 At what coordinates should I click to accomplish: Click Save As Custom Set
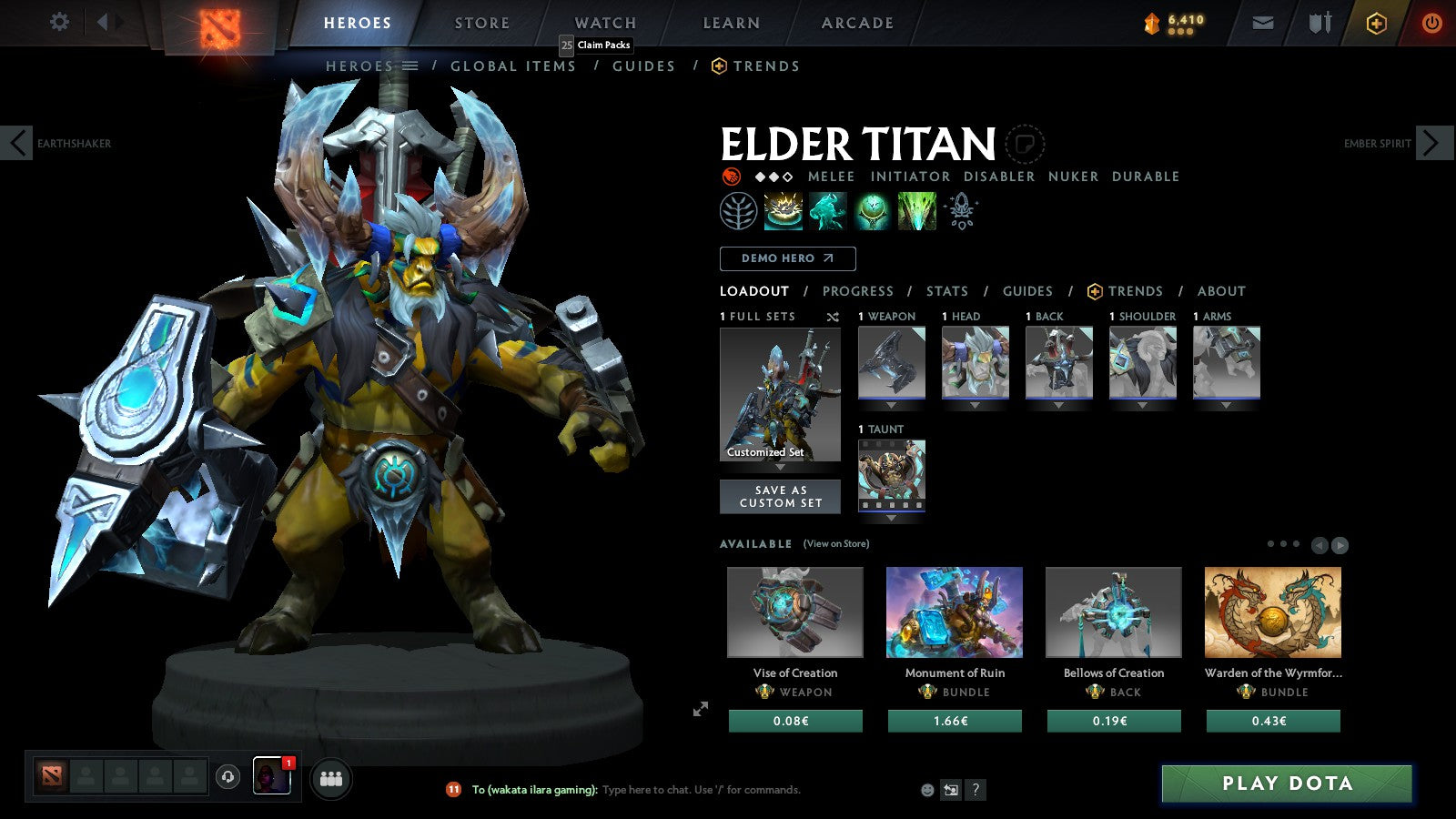pyautogui.click(x=780, y=495)
